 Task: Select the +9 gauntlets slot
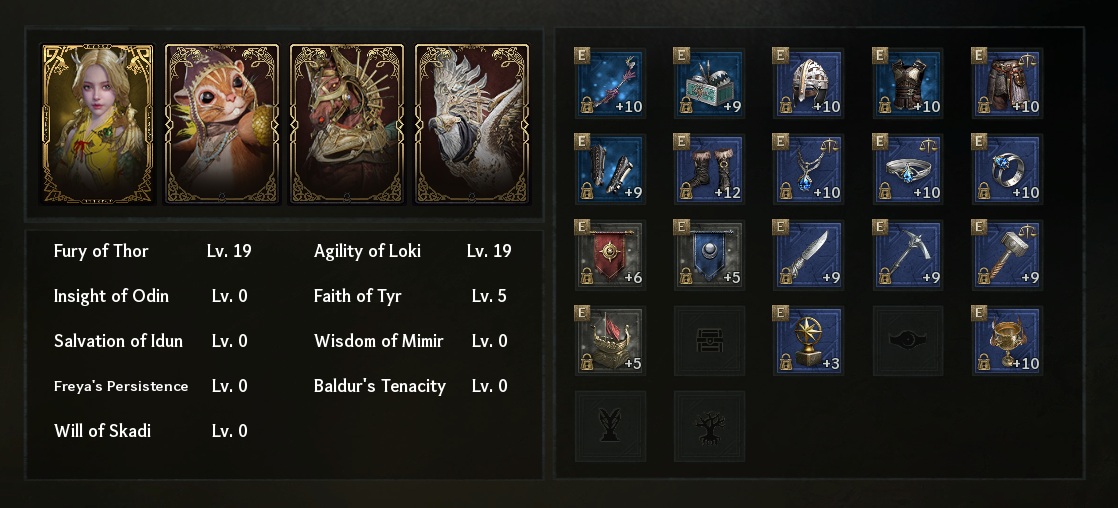pos(610,169)
